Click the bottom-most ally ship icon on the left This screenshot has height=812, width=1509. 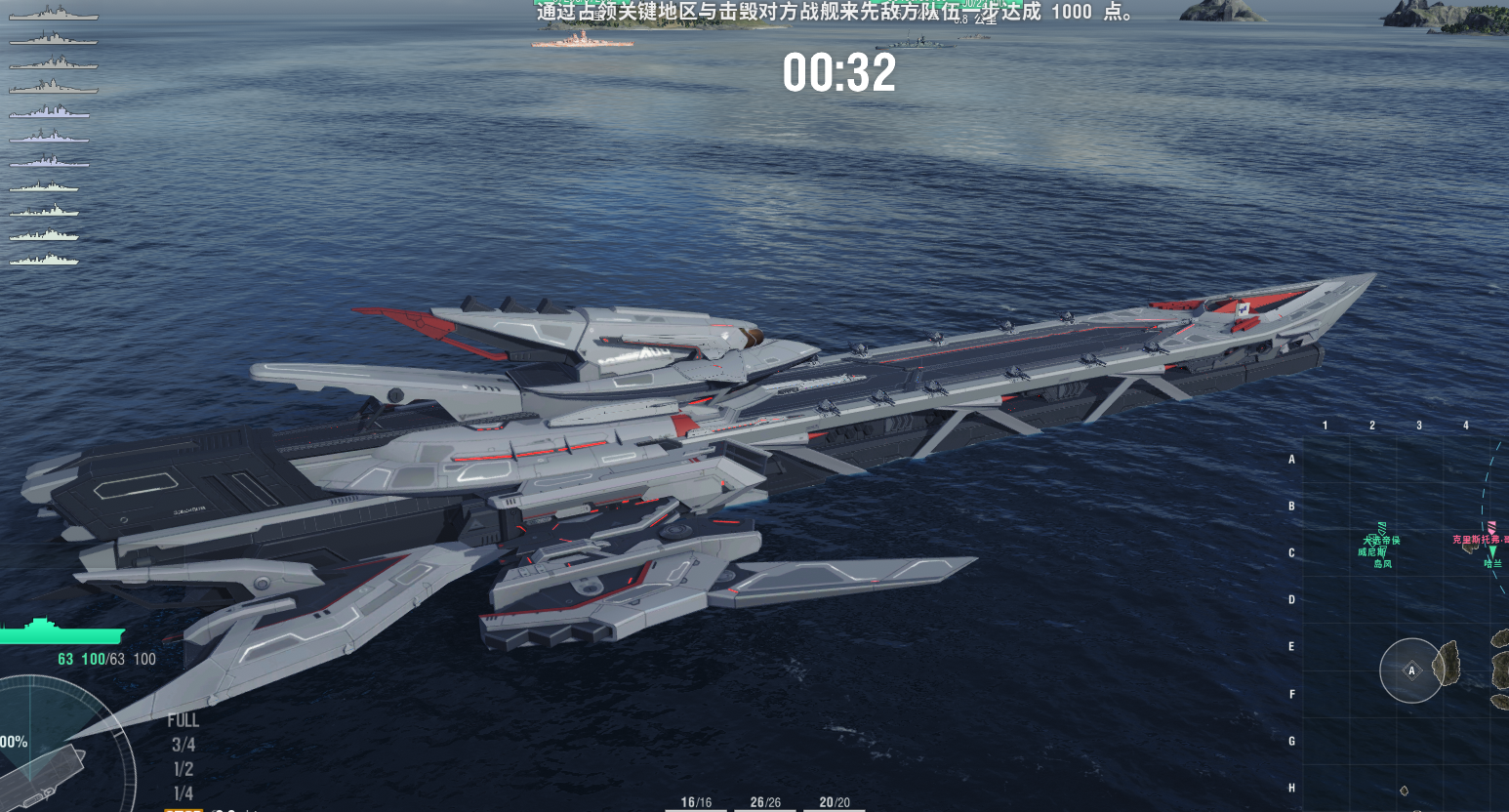46,259
